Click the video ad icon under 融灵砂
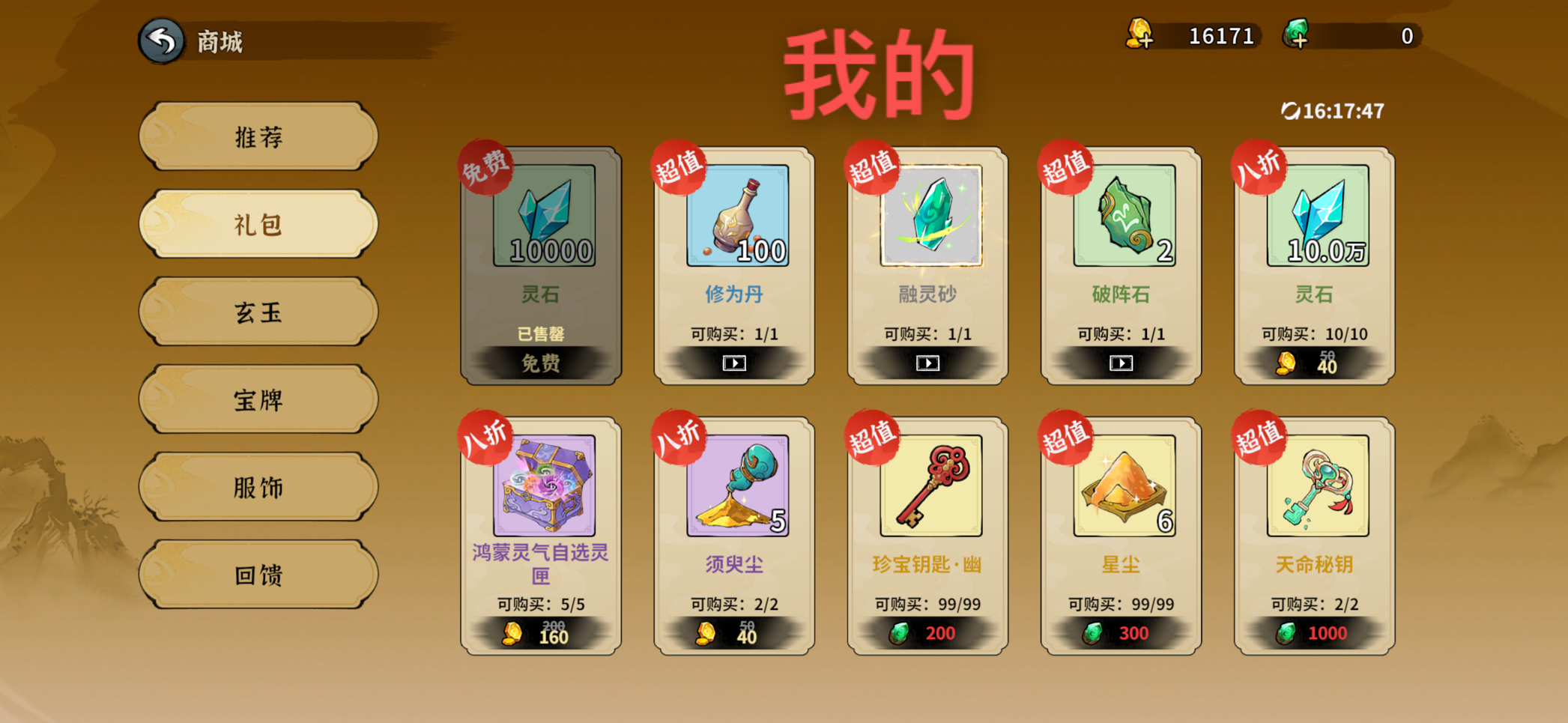This screenshot has height=723, width=1568. [927, 363]
